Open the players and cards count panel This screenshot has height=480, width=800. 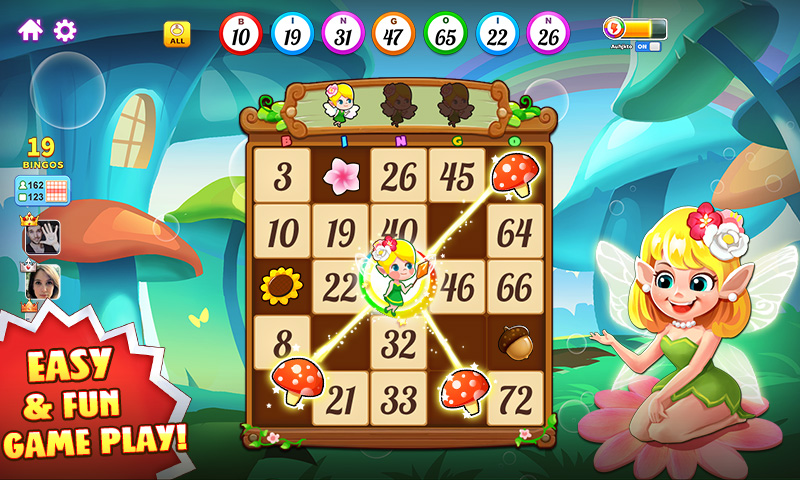[41, 190]
